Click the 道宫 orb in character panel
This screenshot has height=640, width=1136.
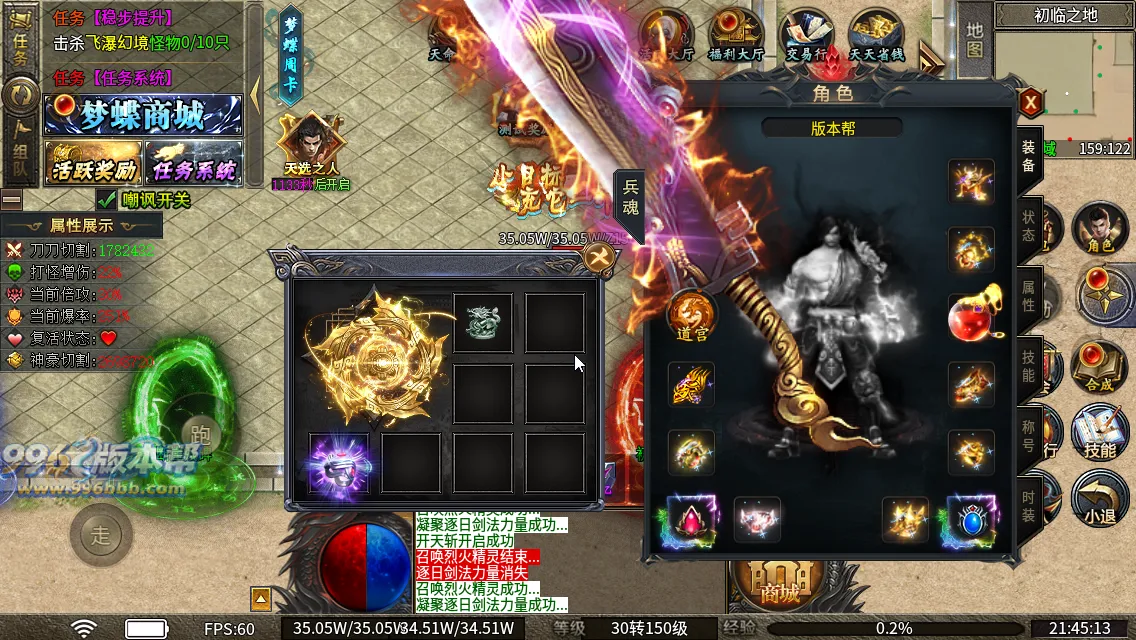pos(692,317)
